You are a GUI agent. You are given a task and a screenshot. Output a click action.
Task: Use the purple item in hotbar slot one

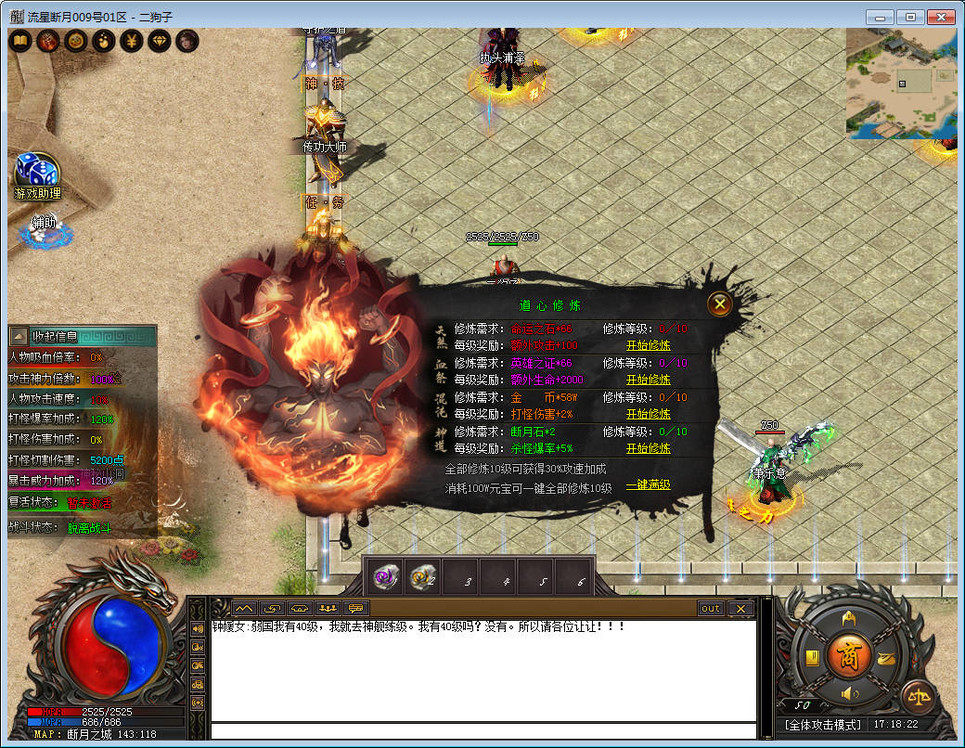coord(386,576)
